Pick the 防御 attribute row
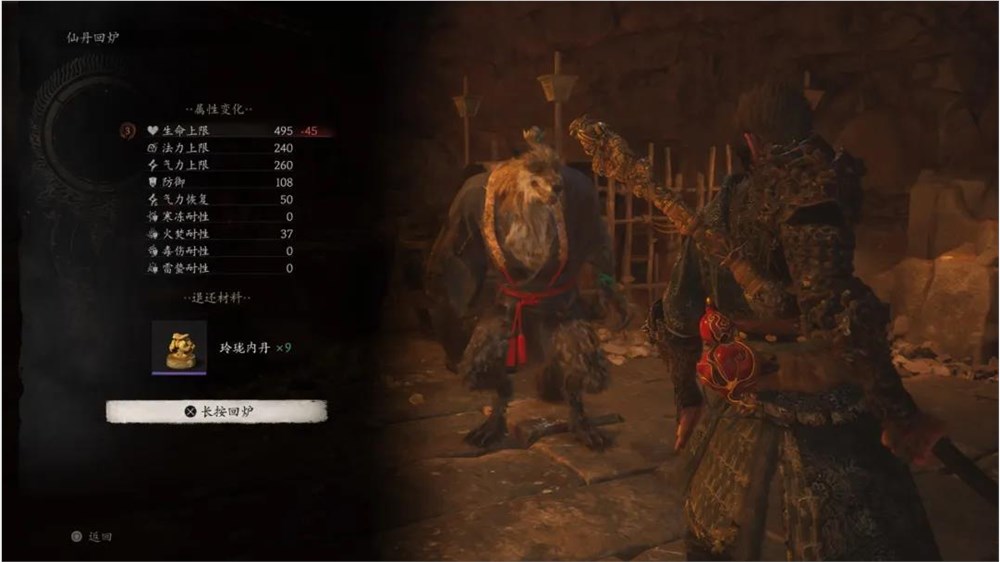 [220, 182]
